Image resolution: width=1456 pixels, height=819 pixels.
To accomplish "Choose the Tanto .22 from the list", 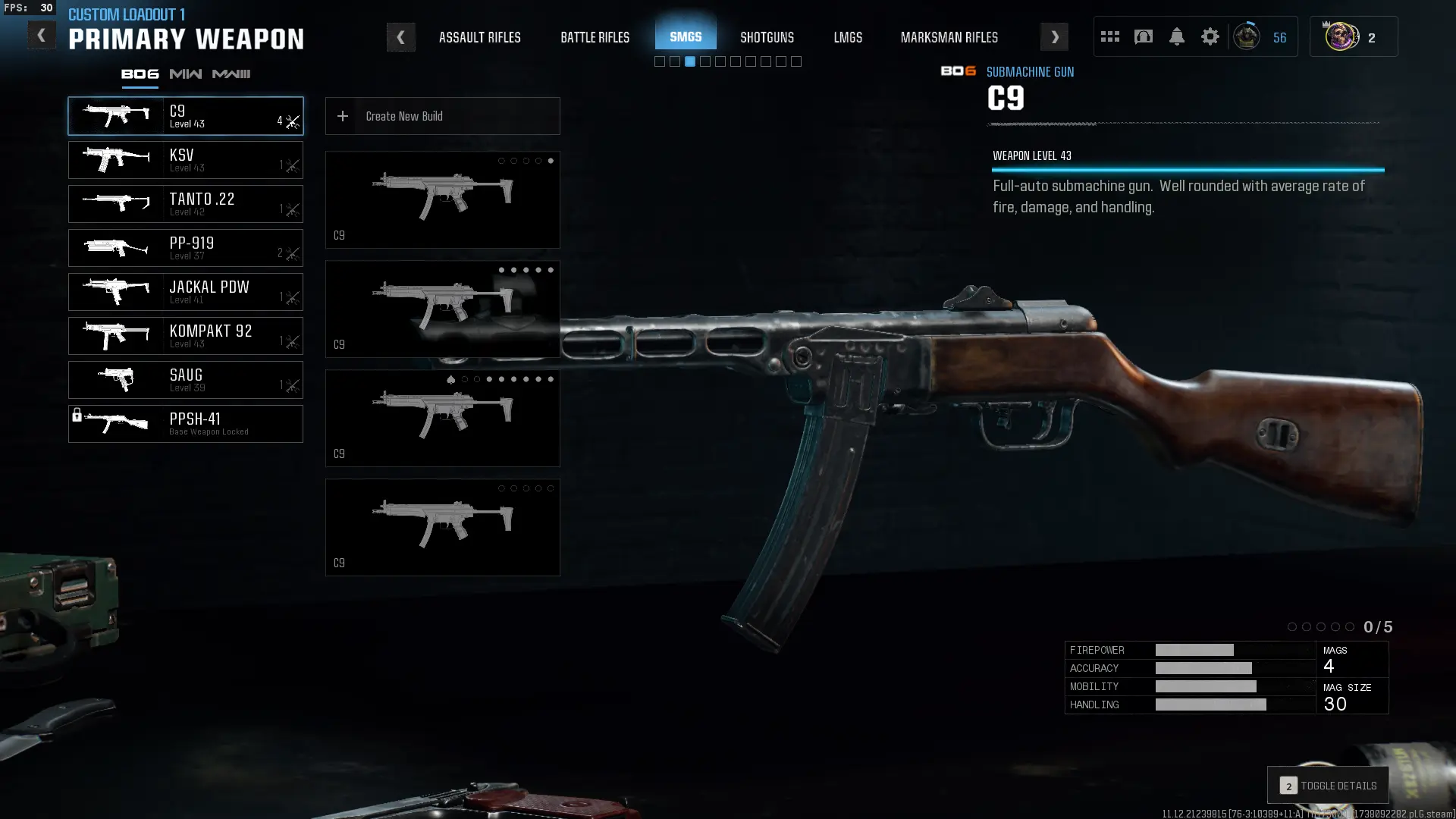I will tap(186, 204).
